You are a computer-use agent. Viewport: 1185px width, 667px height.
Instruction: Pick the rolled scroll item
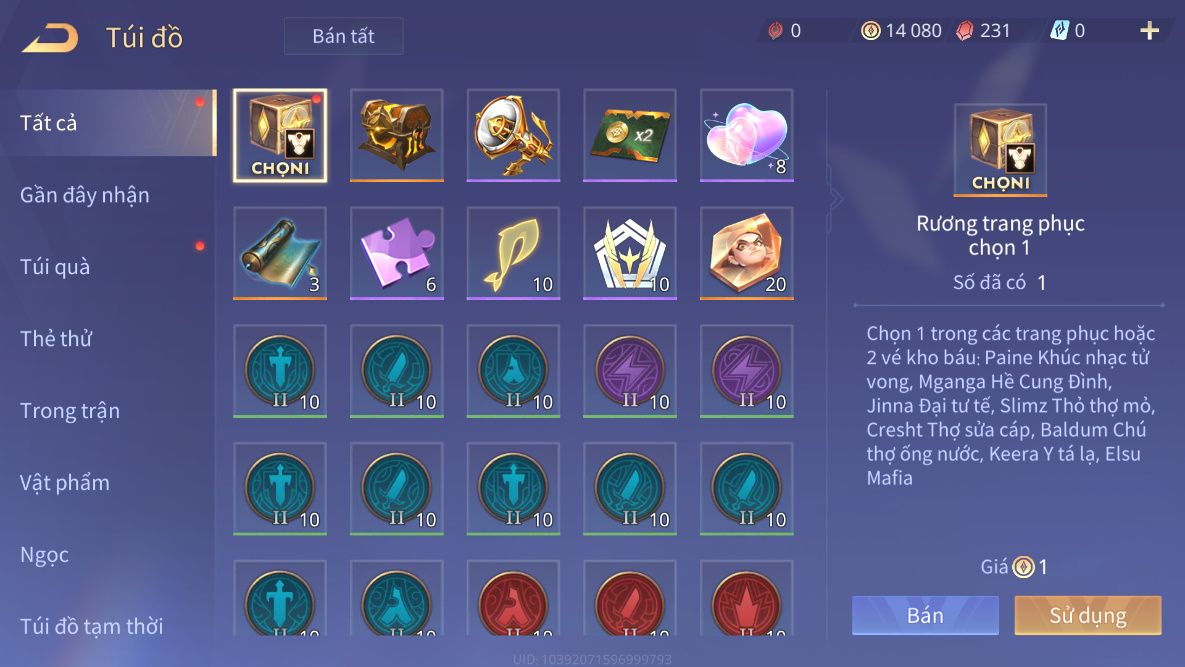click(279, 253)
